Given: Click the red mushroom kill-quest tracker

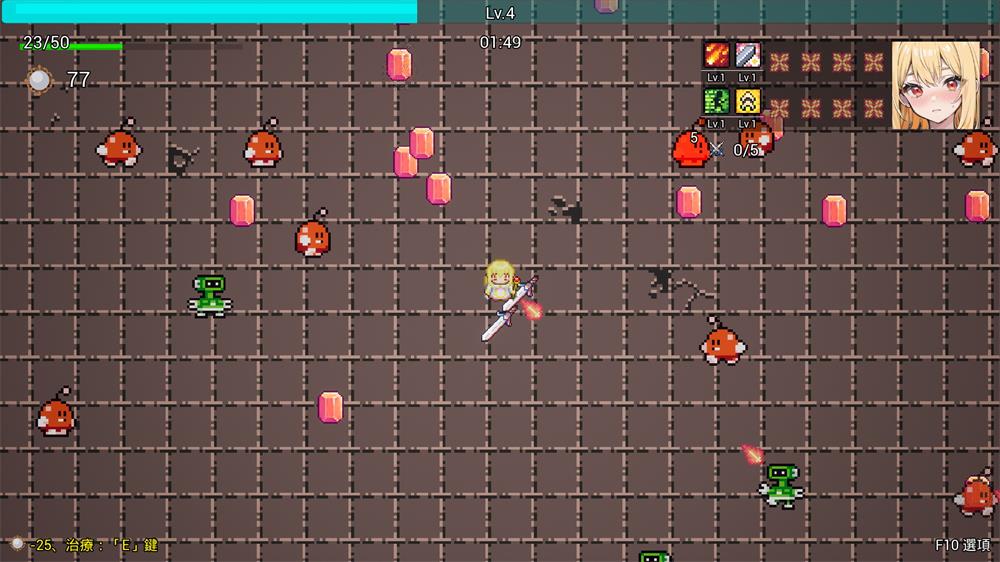Looking at the screenshot, I should point(692,148).
